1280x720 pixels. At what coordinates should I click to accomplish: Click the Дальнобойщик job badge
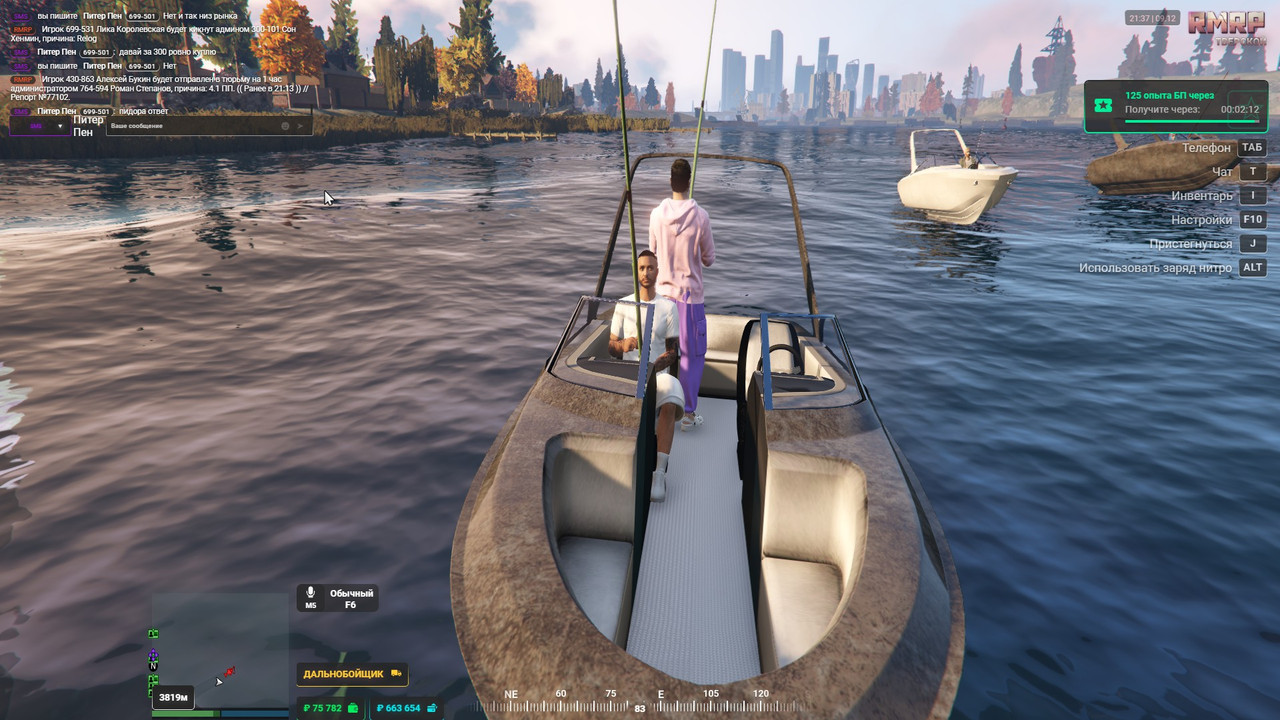352,674
